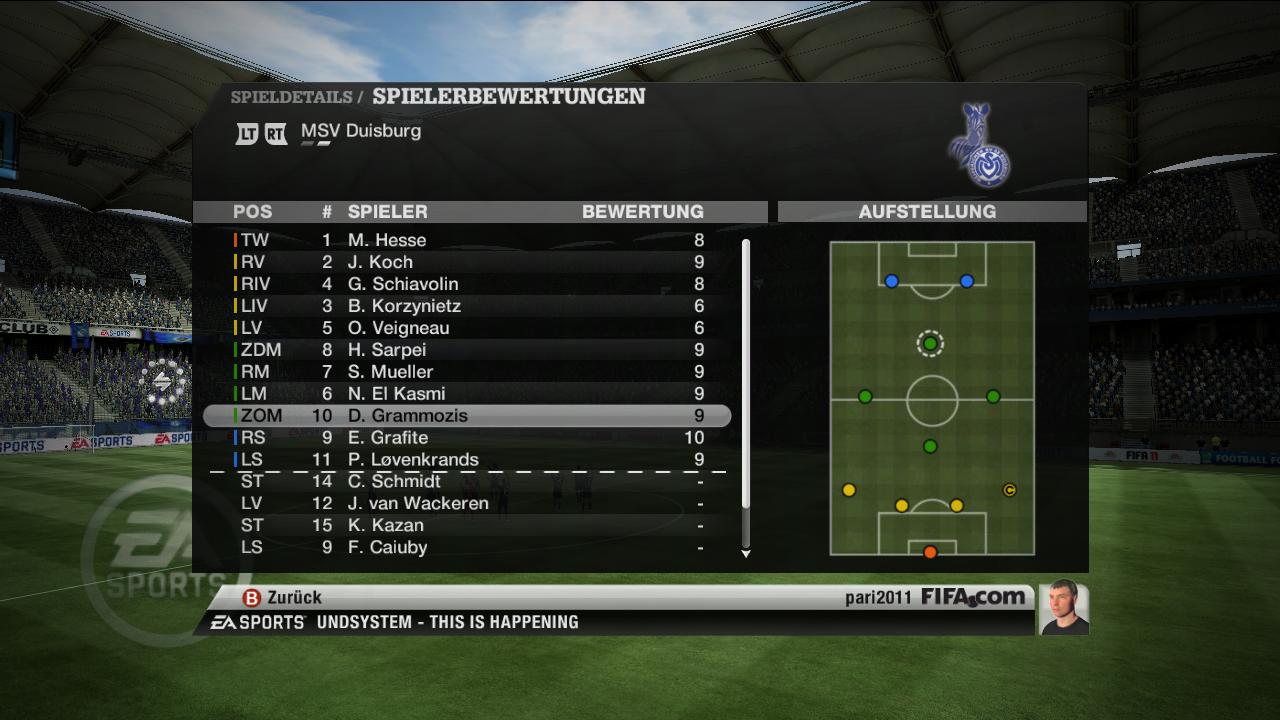Select substitute F. Caiuby

click(x=467, y=548)
